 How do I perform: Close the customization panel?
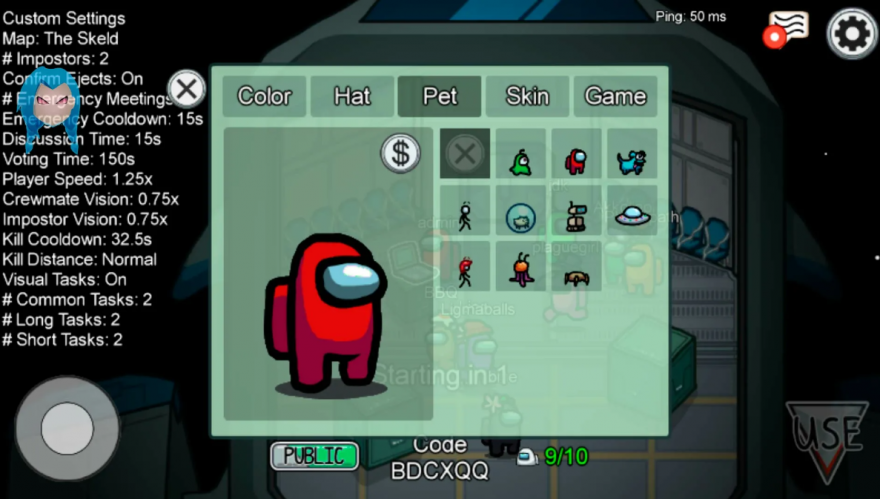point(186,89)
